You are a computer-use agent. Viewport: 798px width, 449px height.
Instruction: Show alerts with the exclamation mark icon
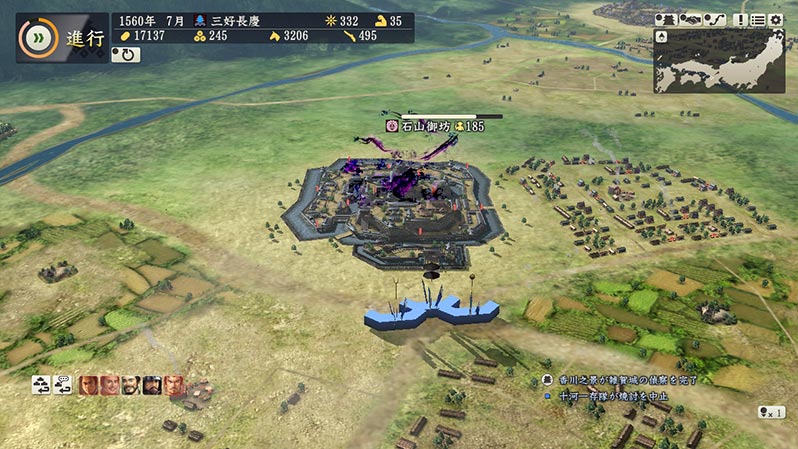click(x=739, y=20)
